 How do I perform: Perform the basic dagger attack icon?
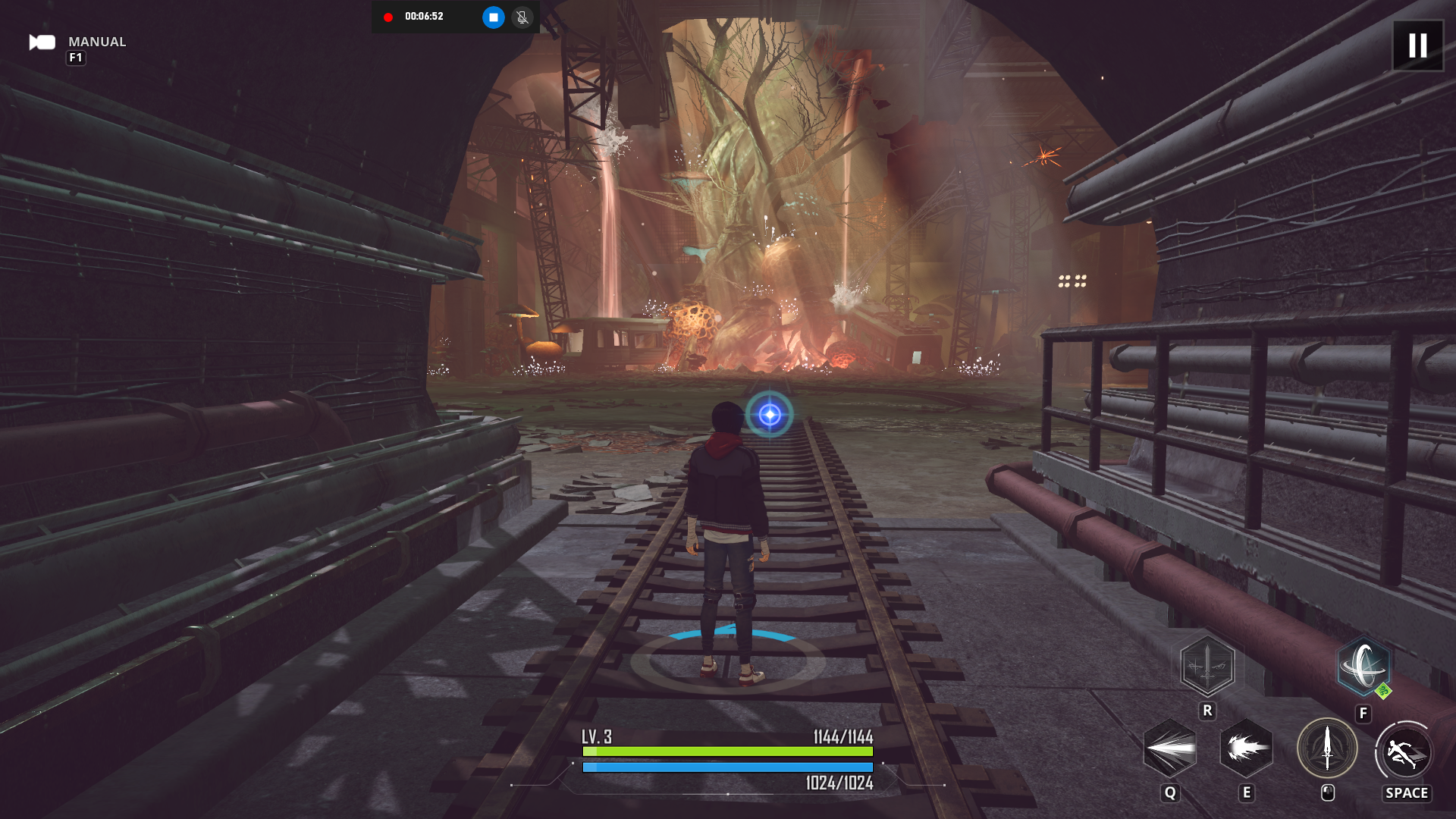(x=1327, y=749)
